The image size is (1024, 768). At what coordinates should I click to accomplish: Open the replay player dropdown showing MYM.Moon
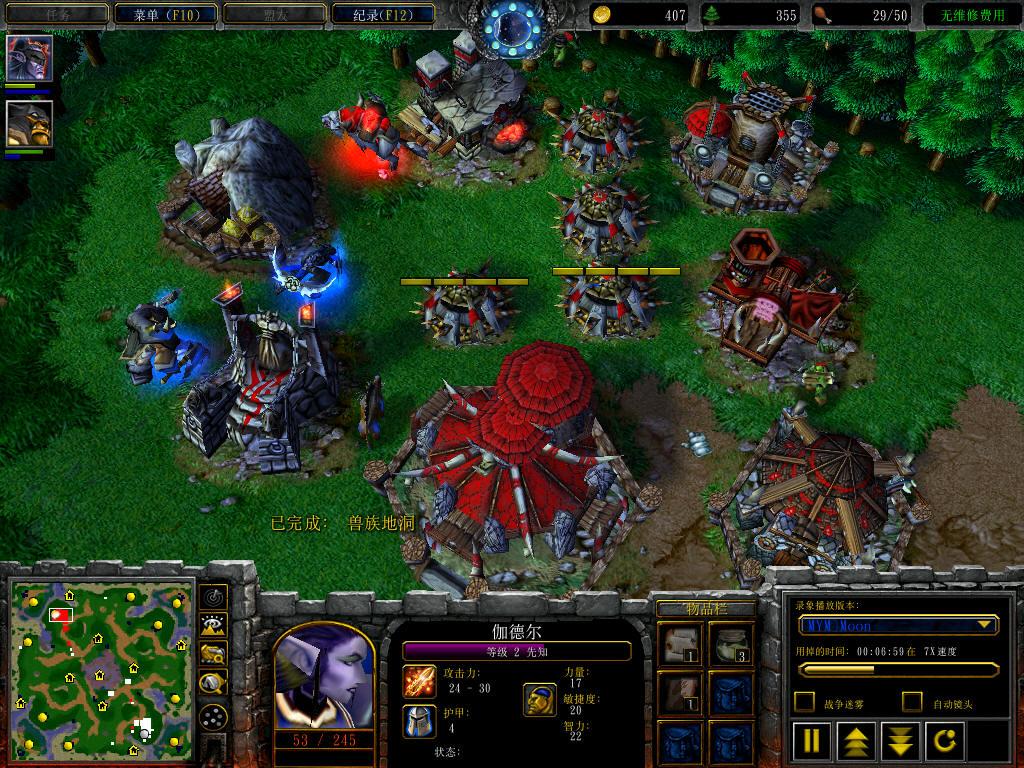click(897, 625)
